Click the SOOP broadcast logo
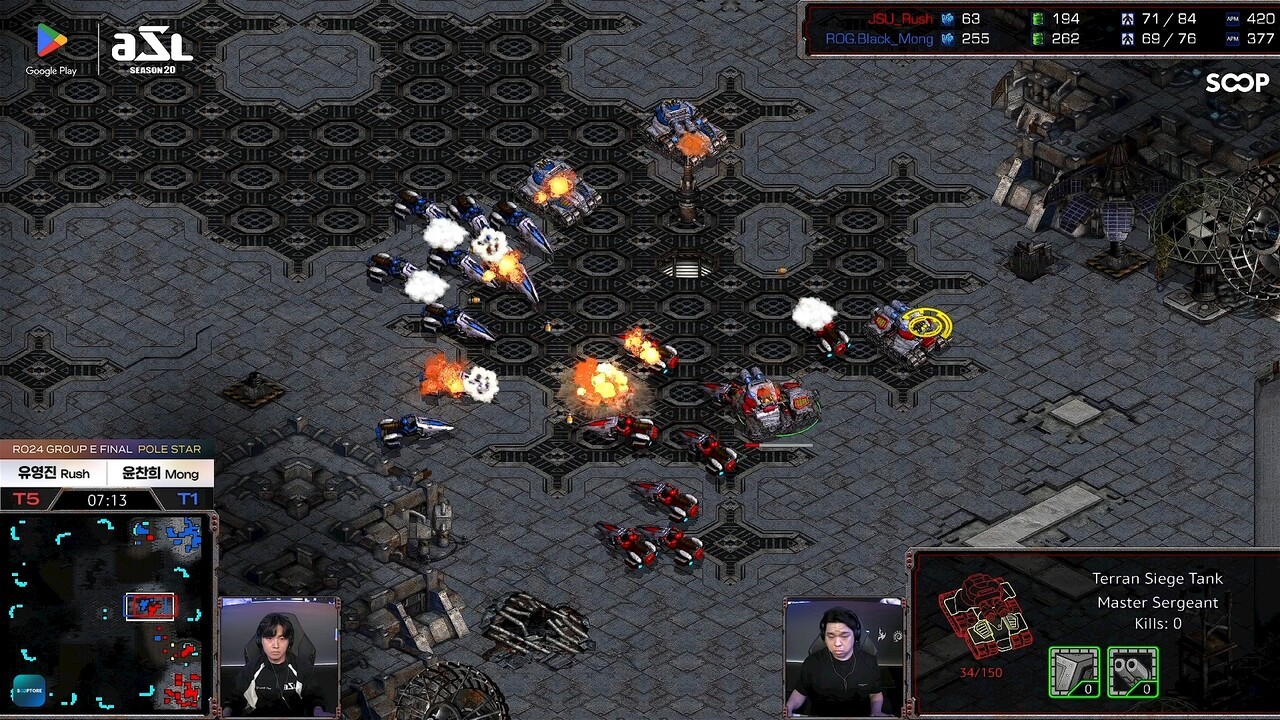This screenshot has height=720, width=1280. point(1236,83)
